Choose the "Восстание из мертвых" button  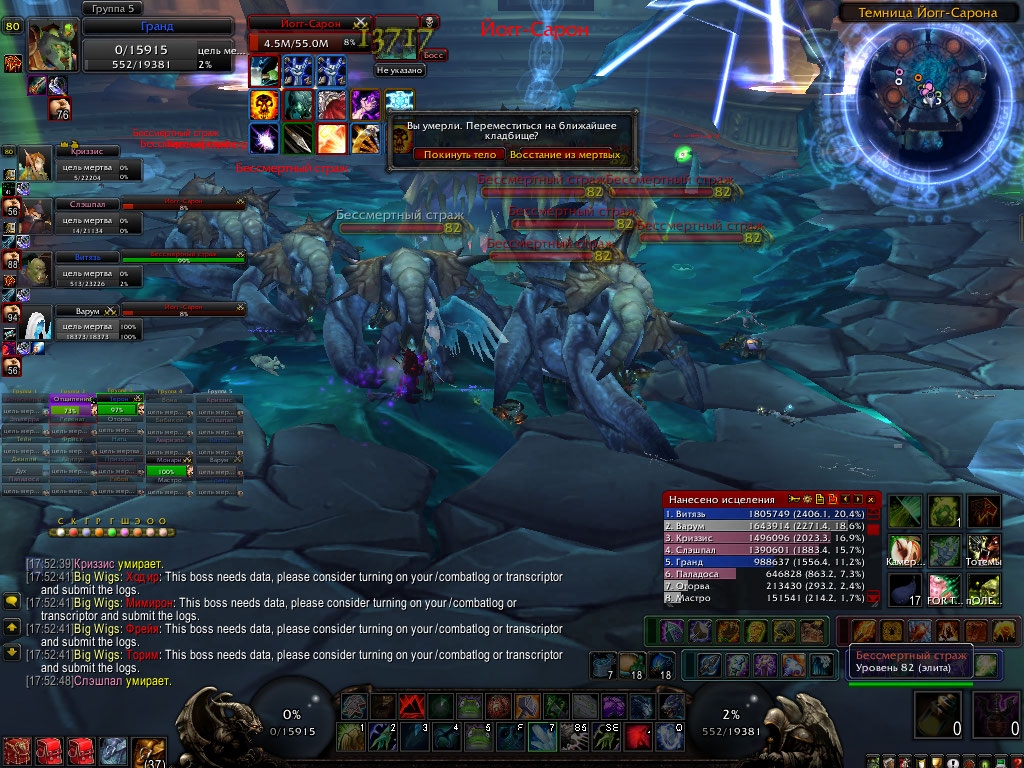pyautogui.click(x=565, y=155)
